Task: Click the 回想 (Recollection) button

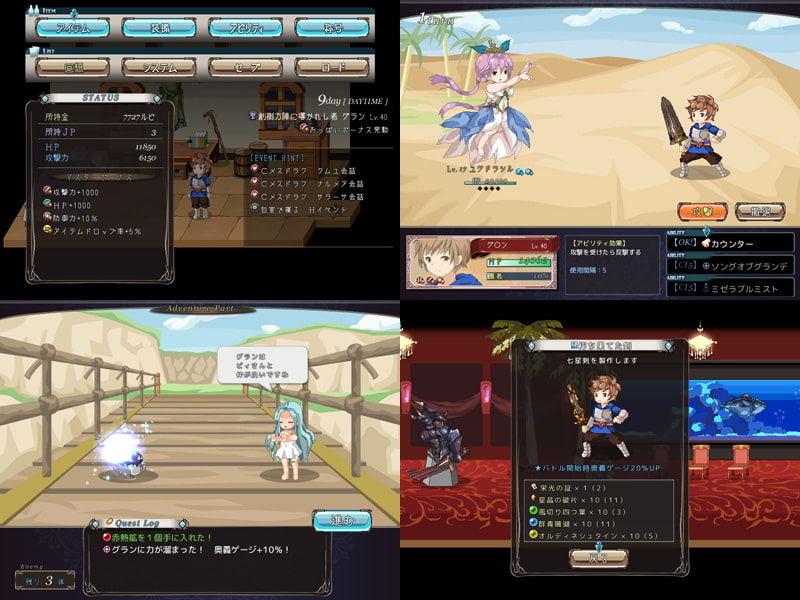Action: click(x=72, y=67)
